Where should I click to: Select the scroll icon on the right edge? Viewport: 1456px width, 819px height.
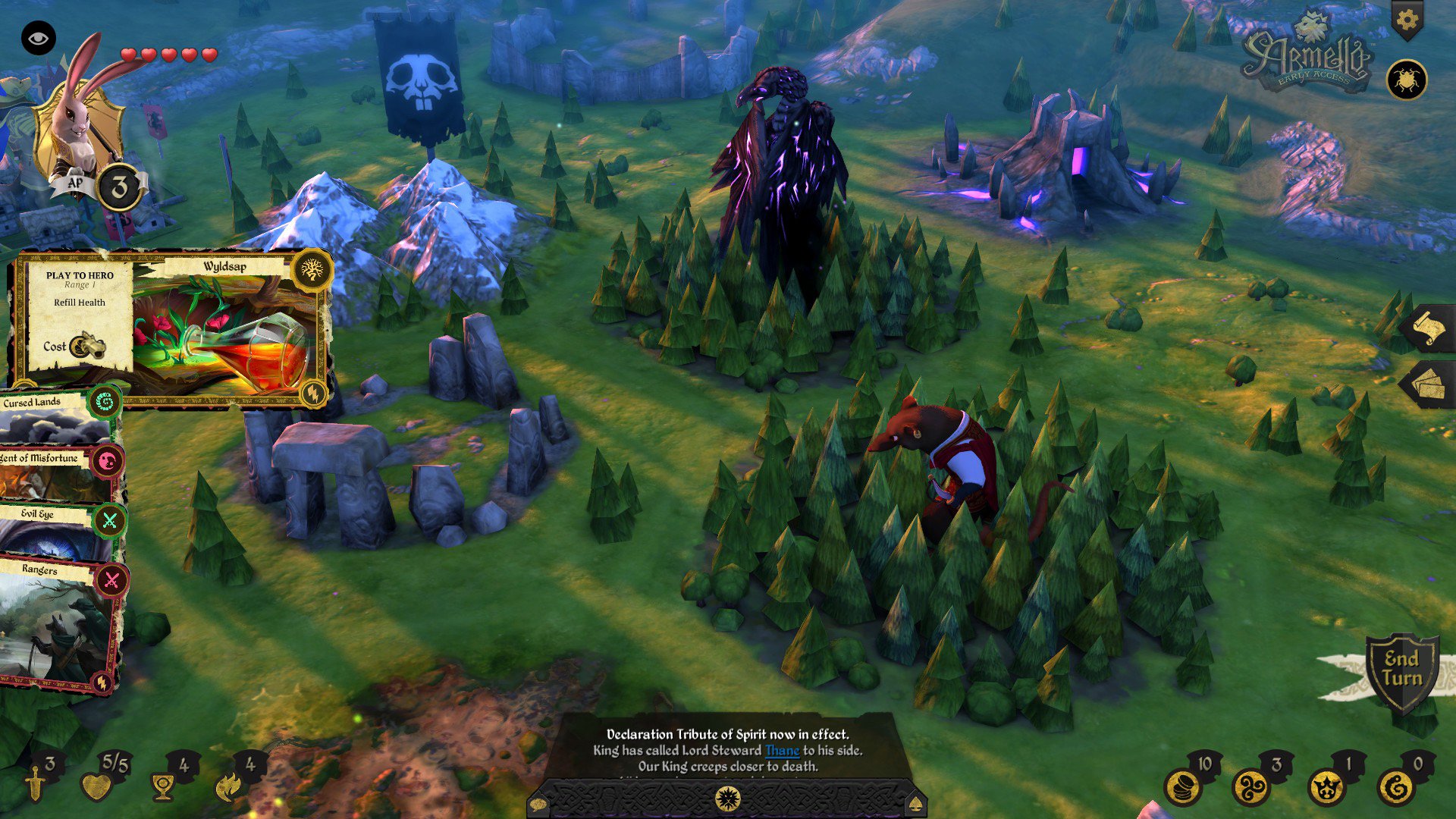(1432, 328)
